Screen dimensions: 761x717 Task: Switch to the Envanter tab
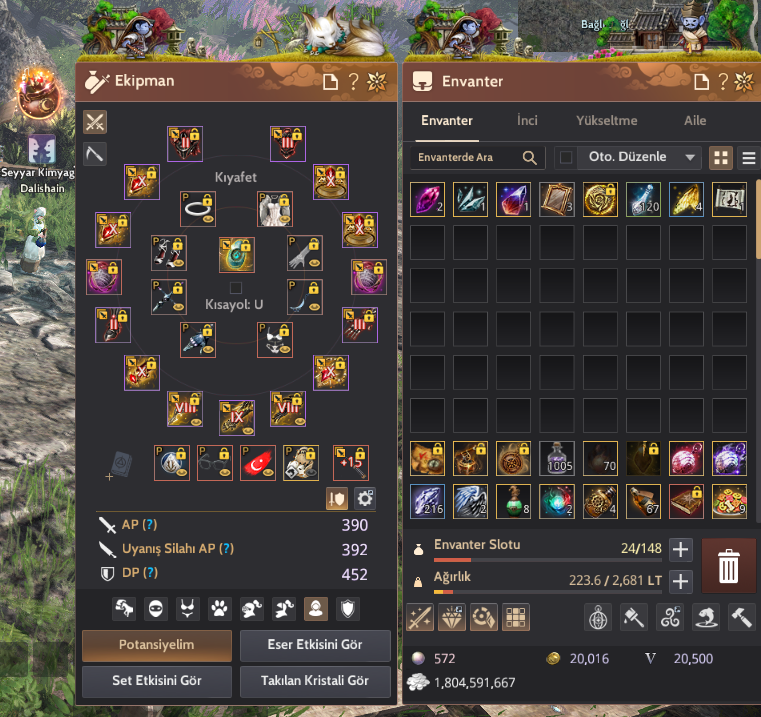[446, 120]
